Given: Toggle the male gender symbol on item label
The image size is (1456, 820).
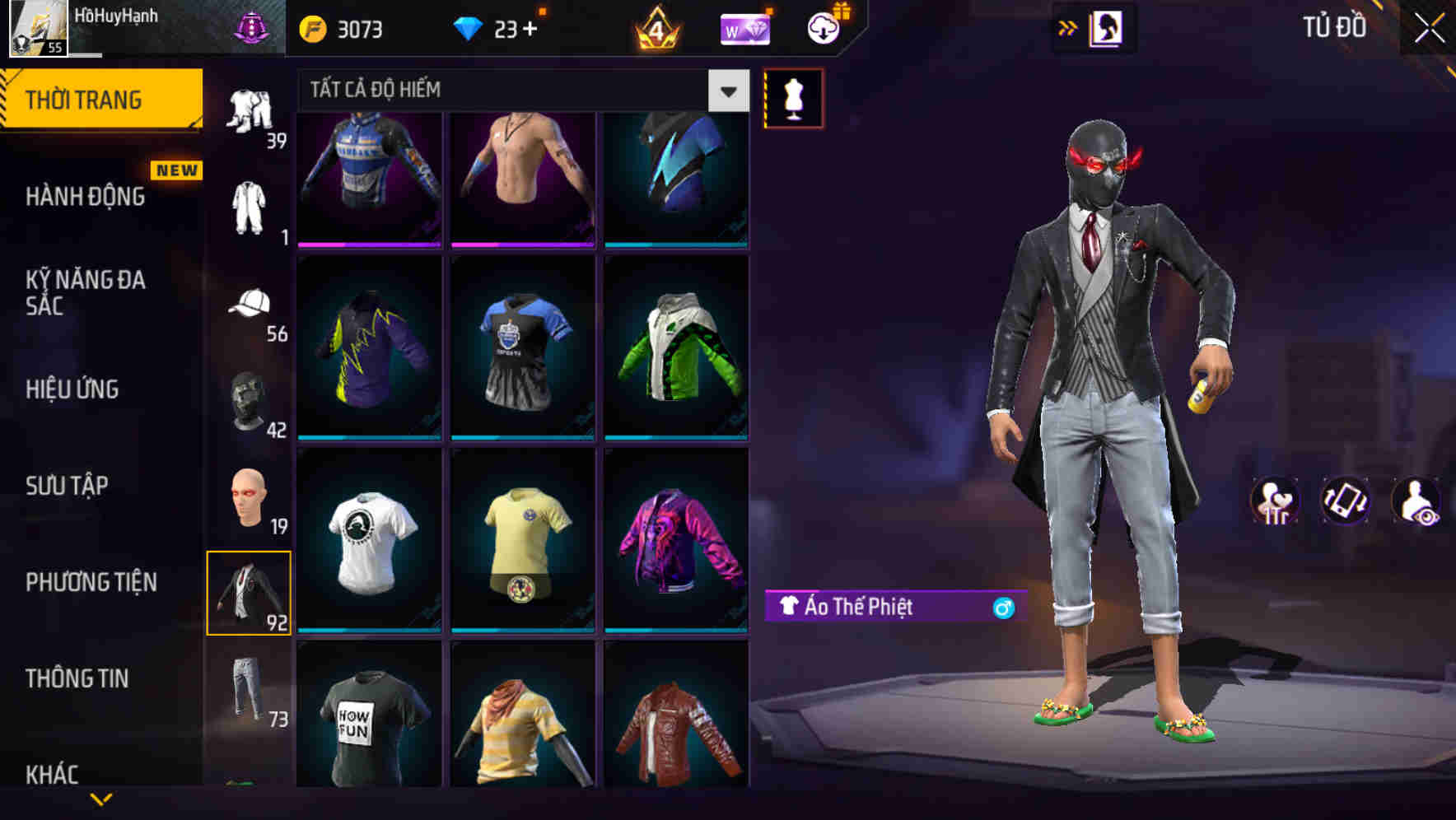Looking at the screenshot, I should (1003, 606).
